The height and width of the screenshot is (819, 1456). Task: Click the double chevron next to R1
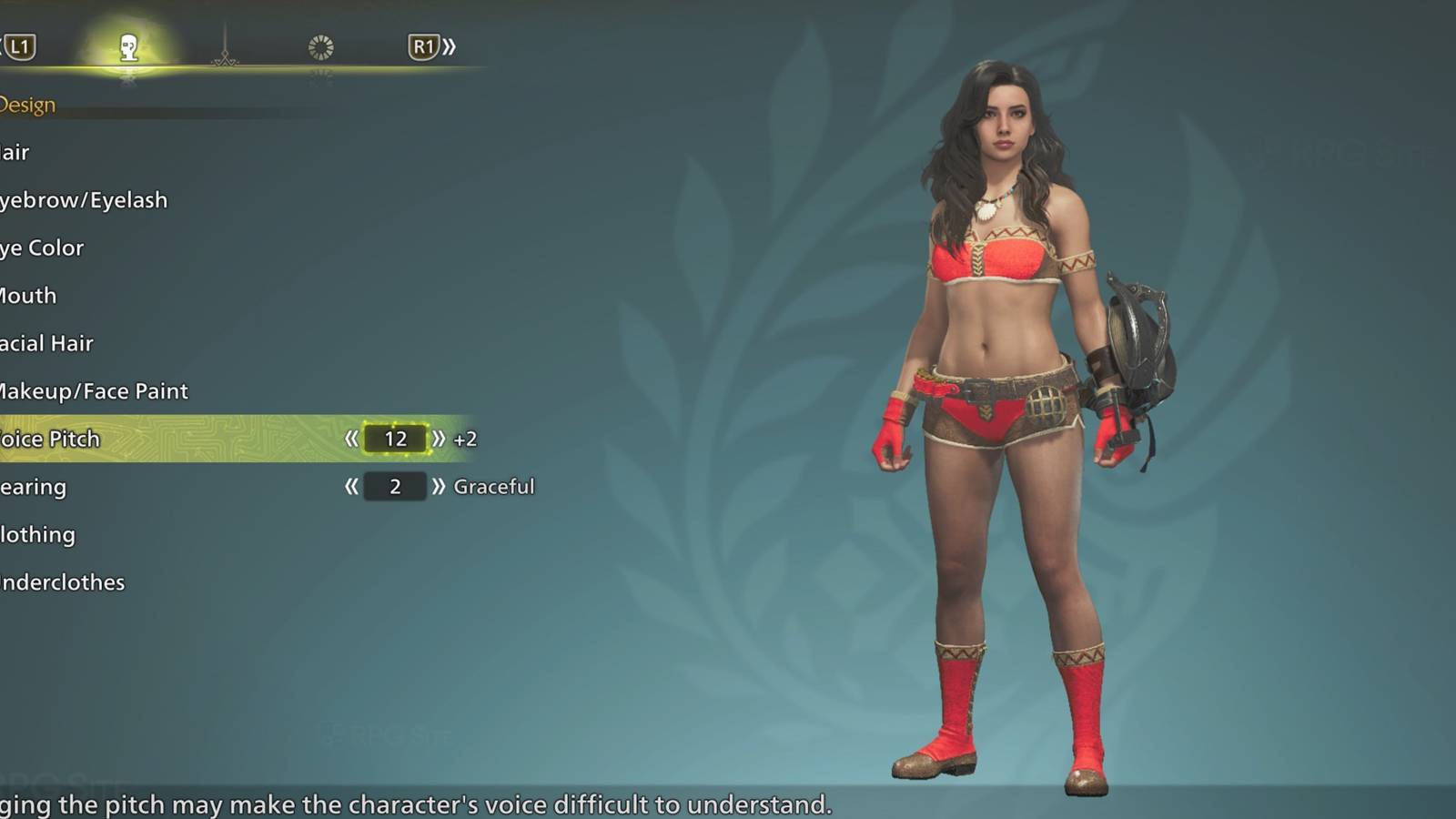point(450,47)
